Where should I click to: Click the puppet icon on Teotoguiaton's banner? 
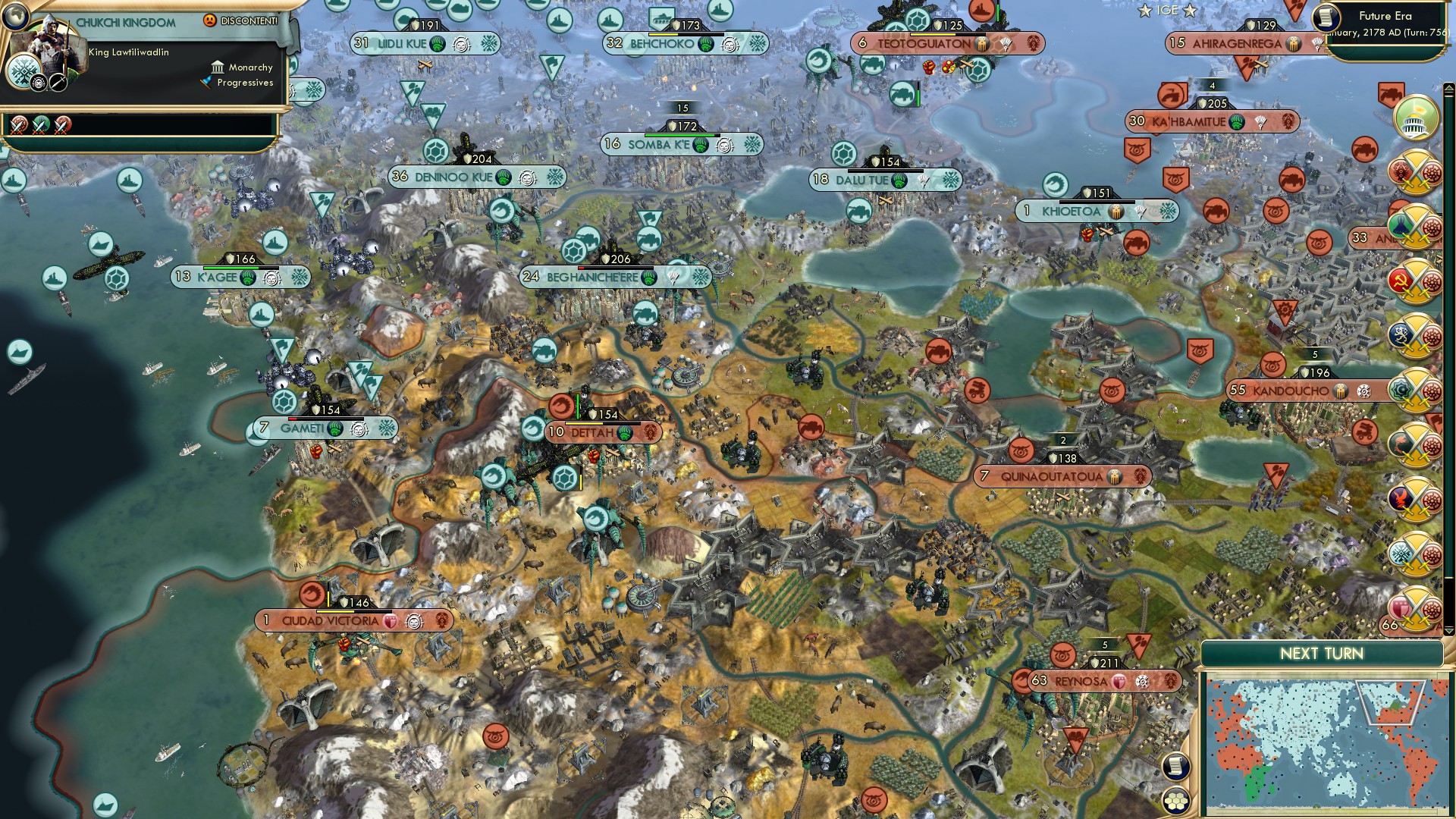click(983, 43)
